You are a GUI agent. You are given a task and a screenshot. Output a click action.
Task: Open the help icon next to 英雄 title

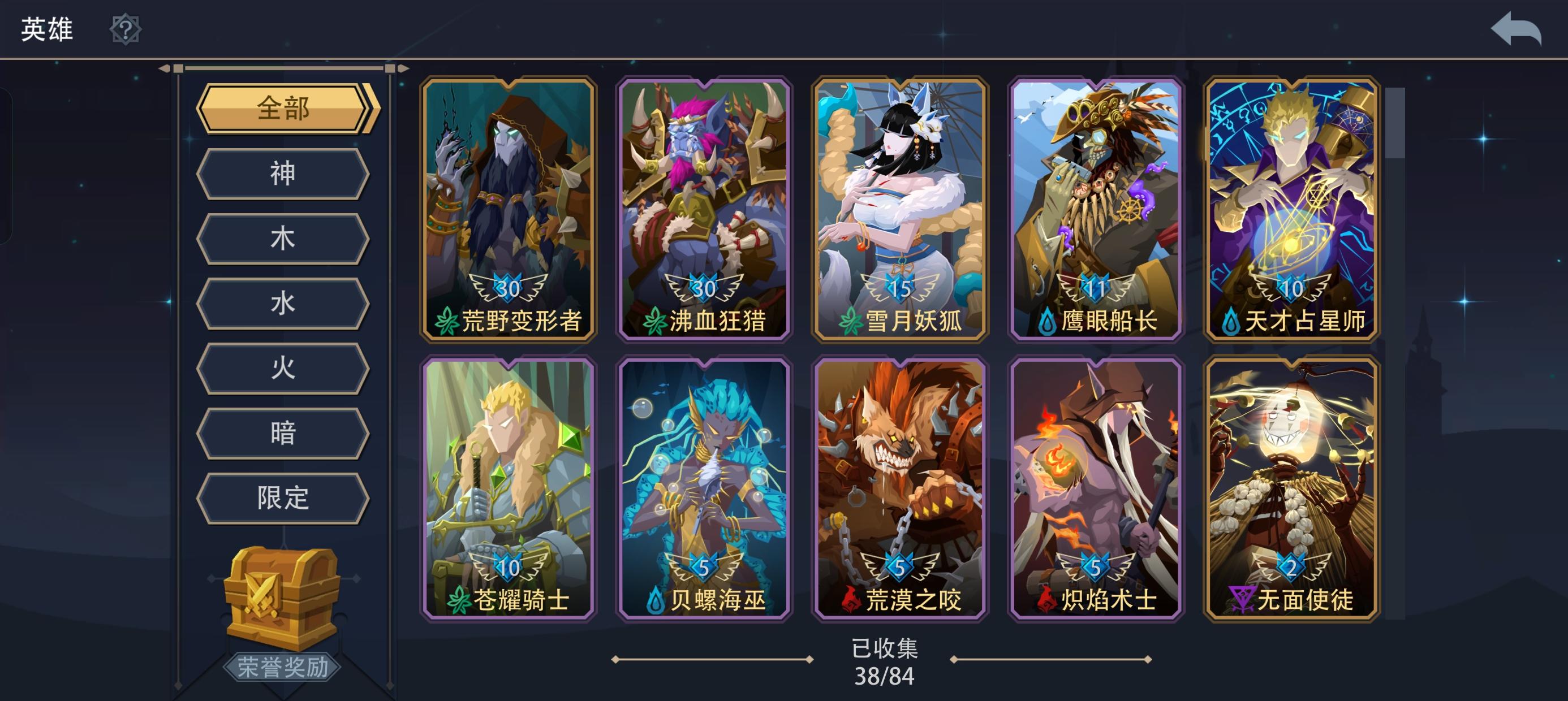(x=125, y=29)
